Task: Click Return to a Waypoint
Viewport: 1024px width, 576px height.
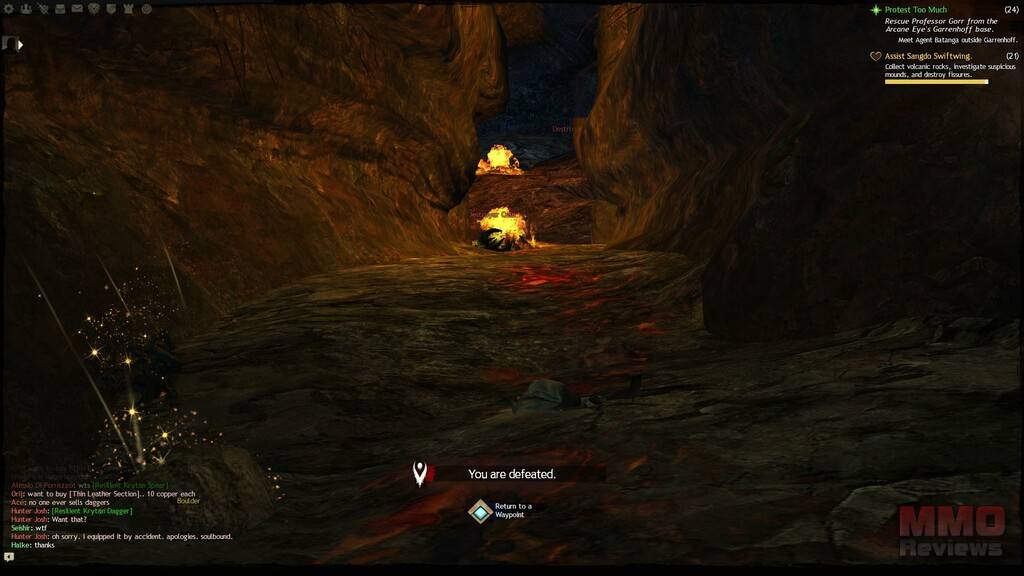Action: [481, 511]
